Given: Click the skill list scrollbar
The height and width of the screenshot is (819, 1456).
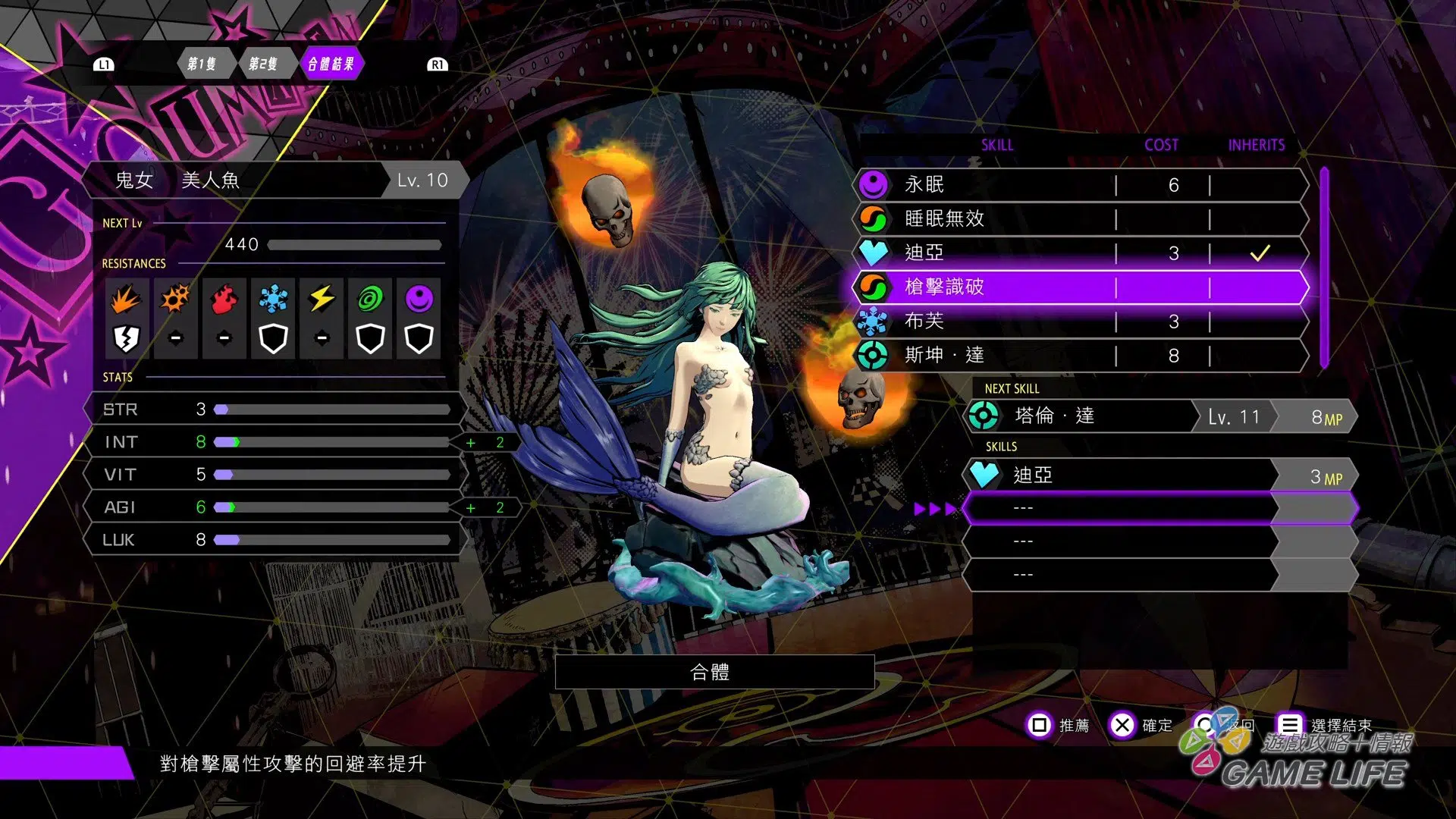Looking at the screenshot, I should point(1324,267).
